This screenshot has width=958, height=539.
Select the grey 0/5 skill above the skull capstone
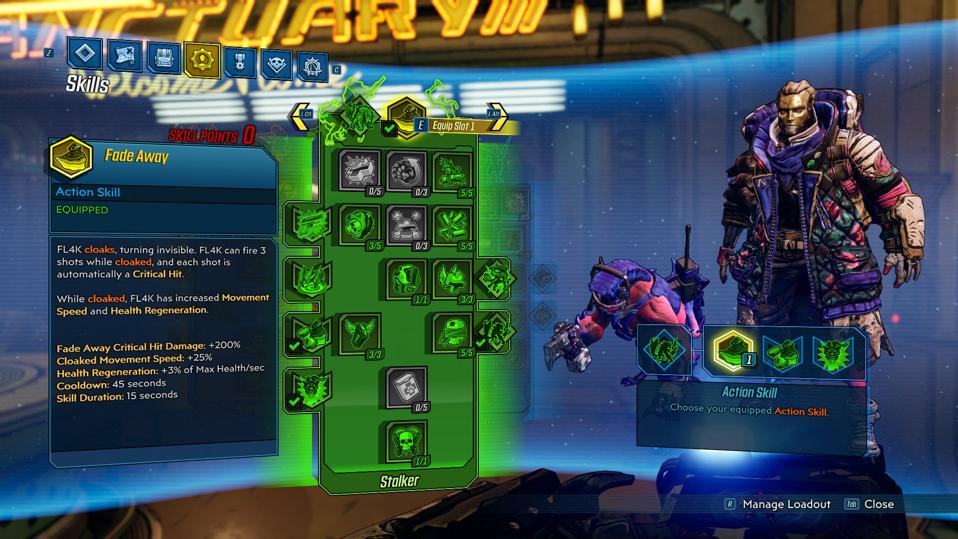click(x=406, y=387)
